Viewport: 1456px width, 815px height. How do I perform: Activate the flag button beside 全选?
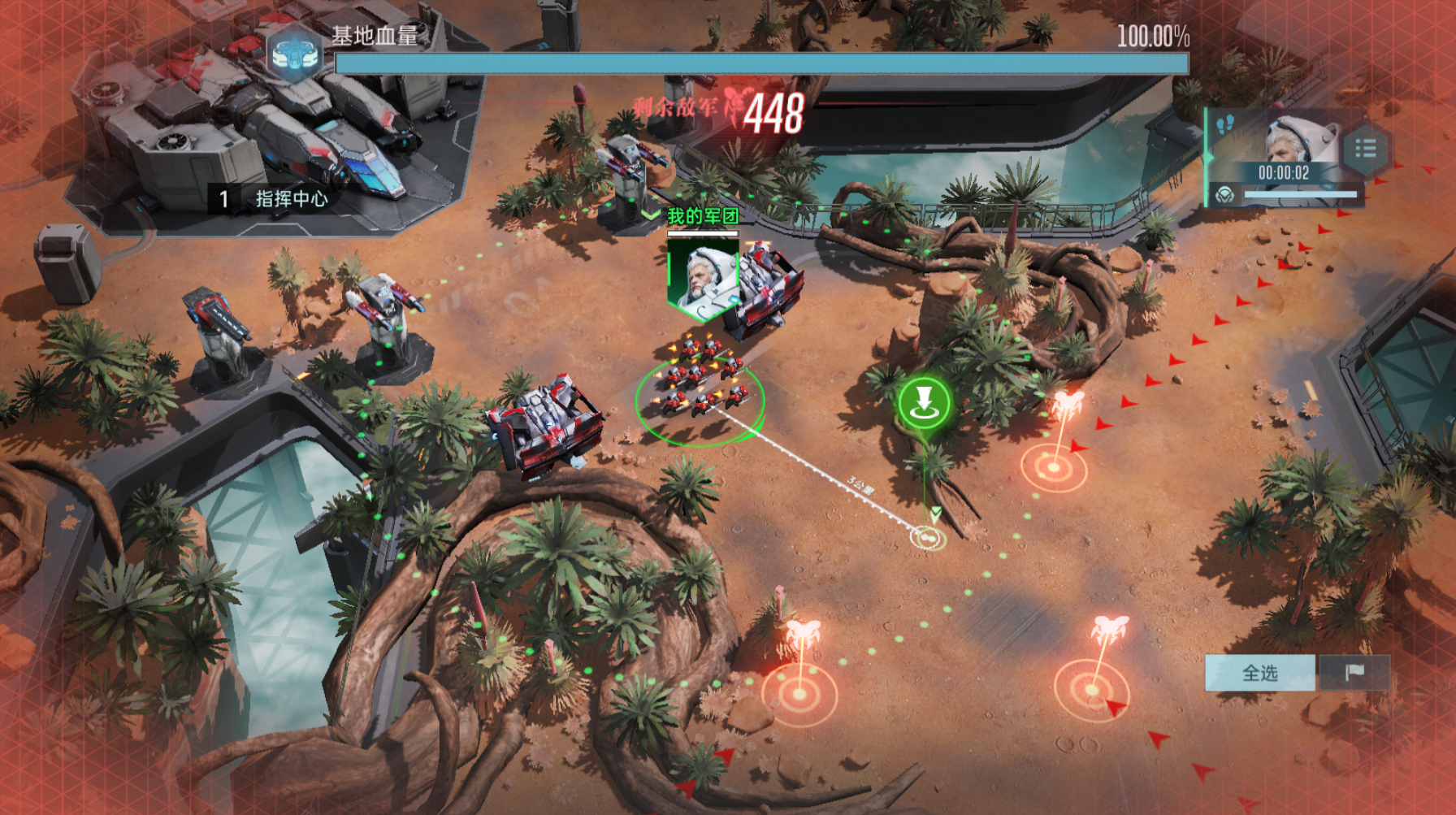point(1354,673)
